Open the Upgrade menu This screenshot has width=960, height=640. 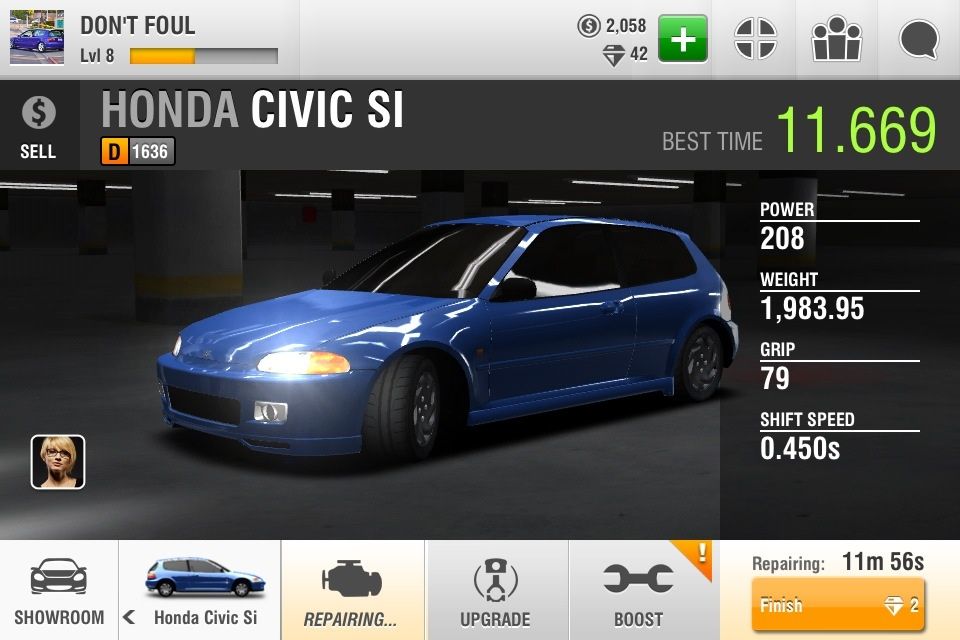pyautogui.click(x=496, y=590)
